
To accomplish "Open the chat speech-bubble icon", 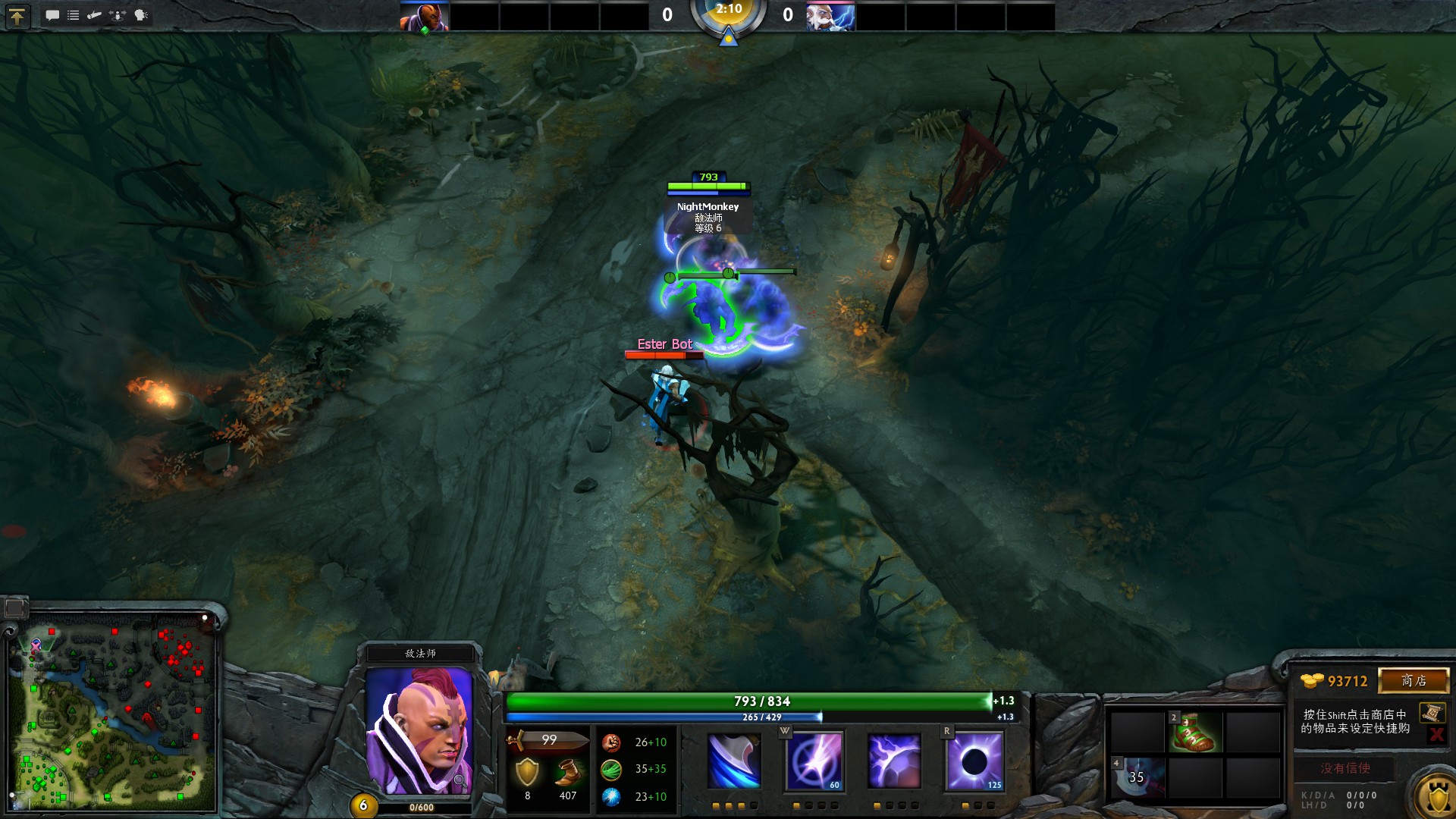I will pyautogui.click(x=52, y=15).
